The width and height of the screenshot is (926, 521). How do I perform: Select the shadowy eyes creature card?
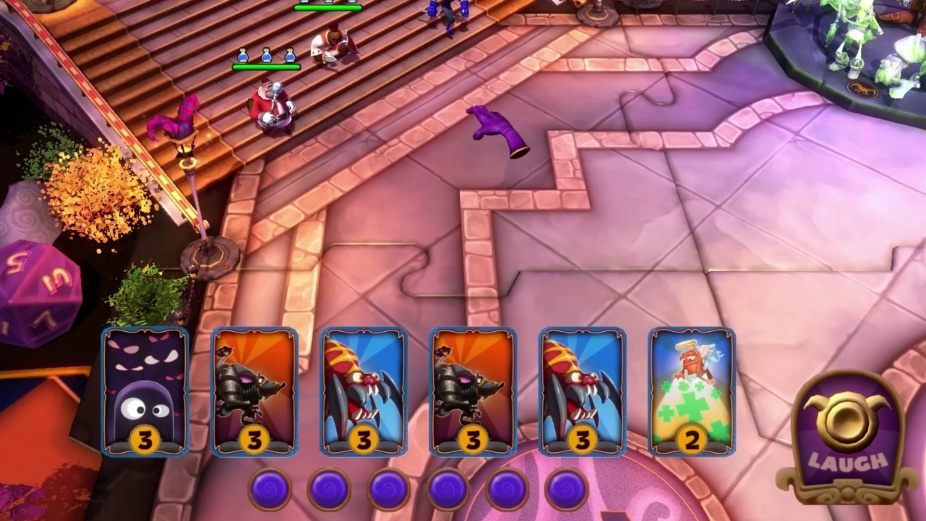[145, 390]
